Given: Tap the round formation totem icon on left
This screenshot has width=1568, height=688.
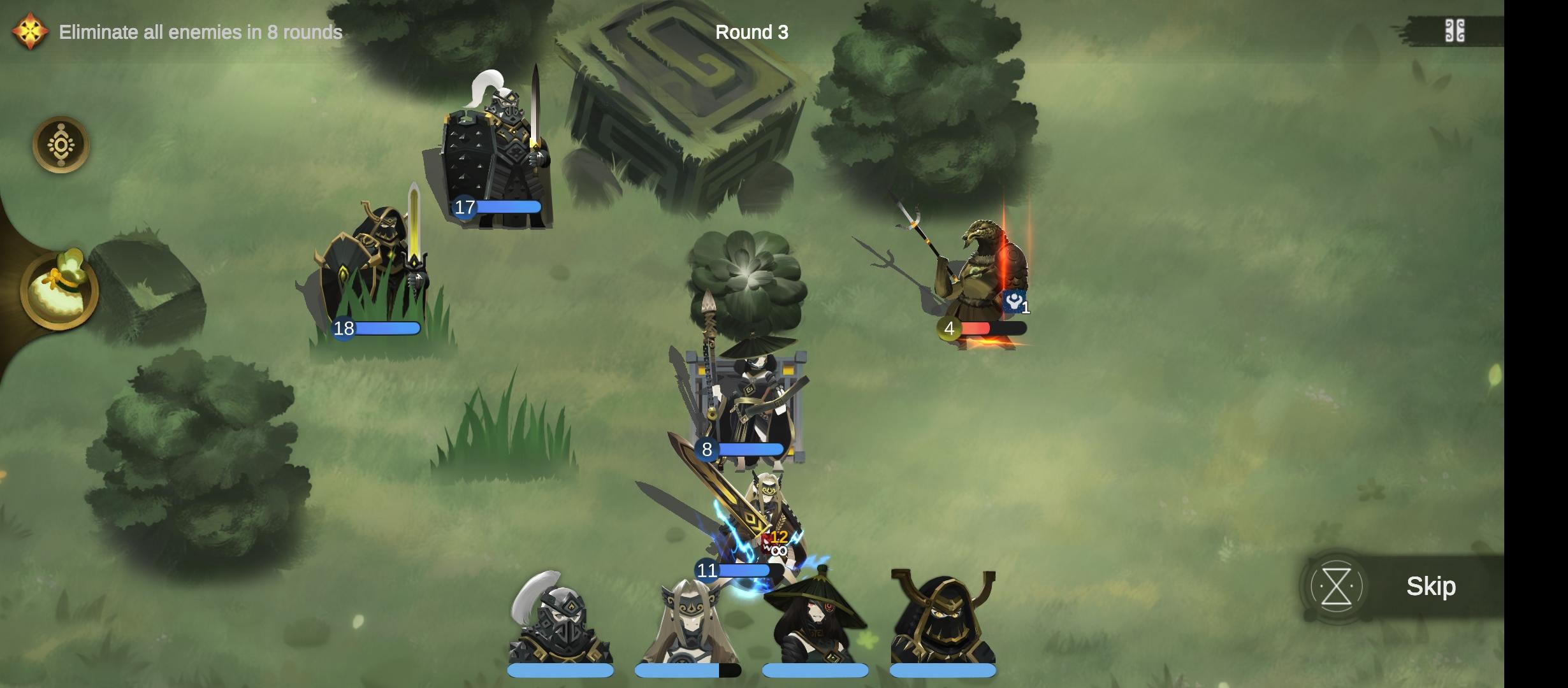Looking at the screenshot, I should click(x=61, y=145).
